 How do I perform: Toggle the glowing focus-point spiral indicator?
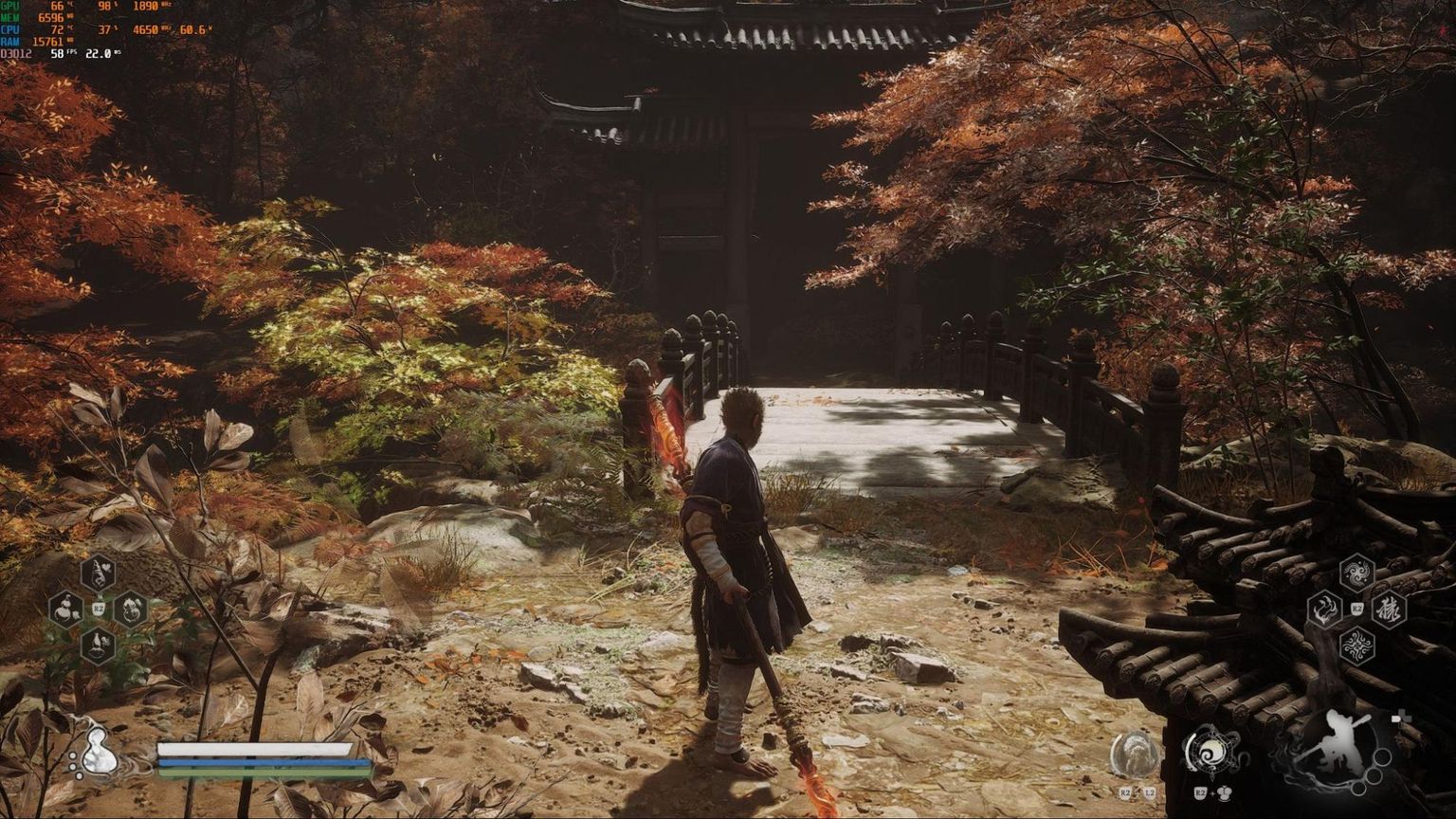point(1214,752)
